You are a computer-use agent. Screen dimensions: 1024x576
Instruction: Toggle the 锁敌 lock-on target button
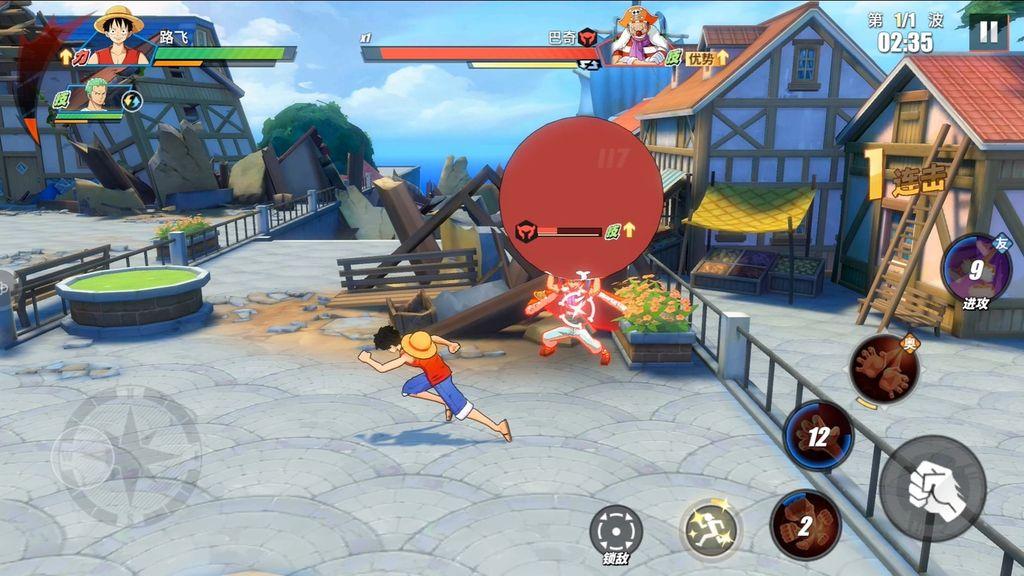[616, 530]
